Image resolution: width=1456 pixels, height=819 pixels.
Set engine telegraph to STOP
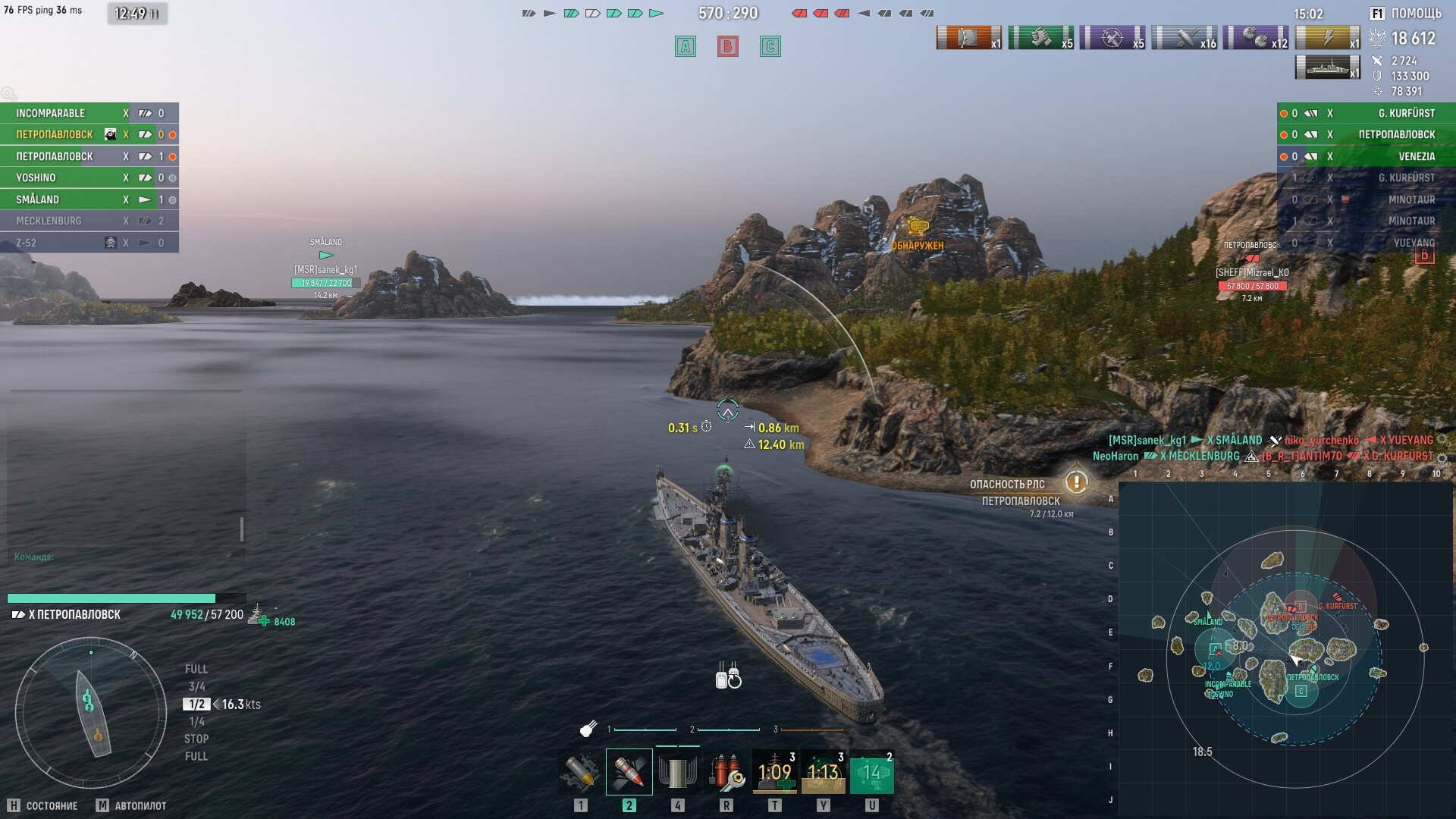[x=196, y=739]
